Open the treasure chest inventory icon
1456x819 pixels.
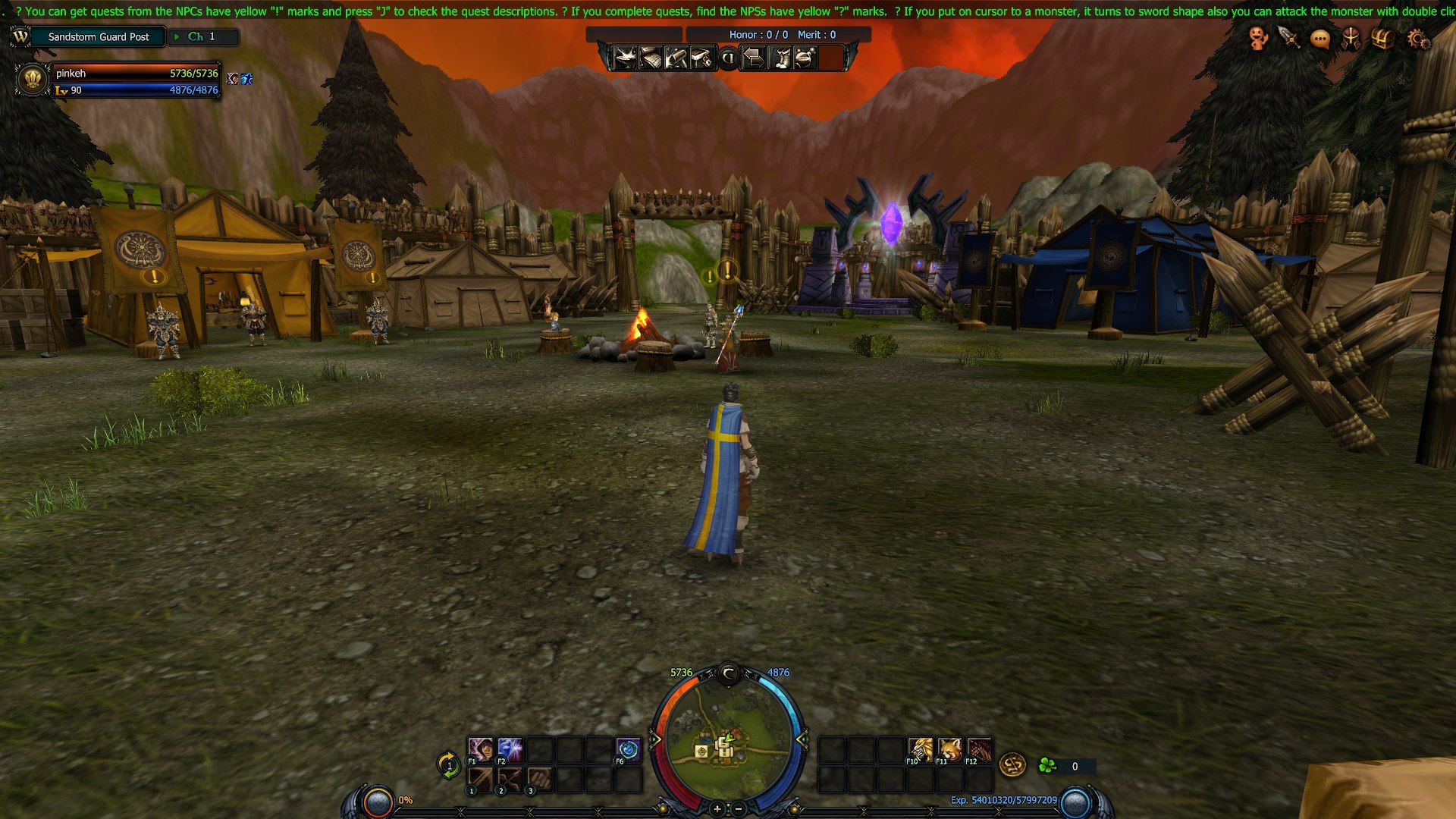[x=1382, y=38]
